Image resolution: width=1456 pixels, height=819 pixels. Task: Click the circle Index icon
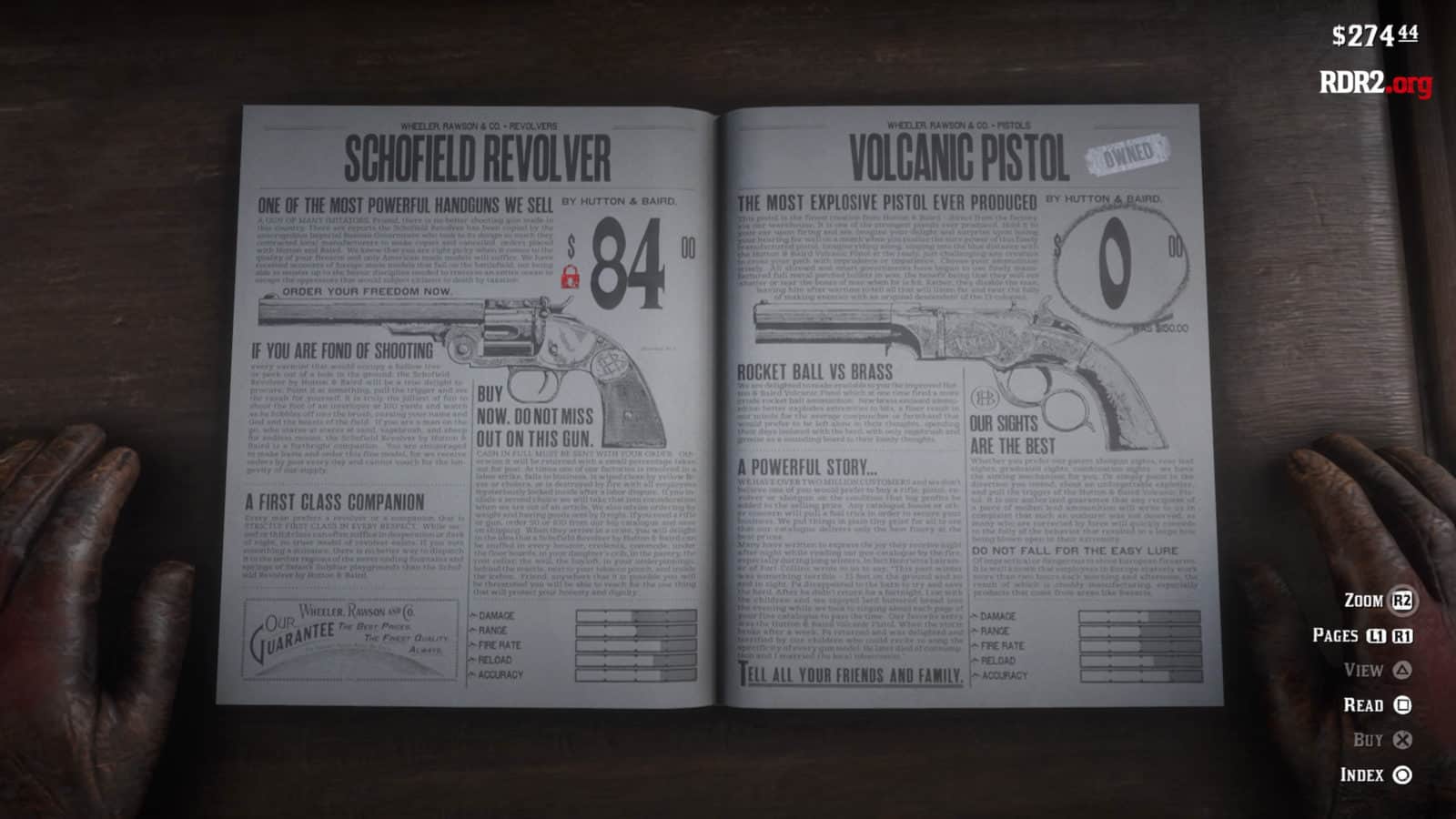(x=1401, y=776)
